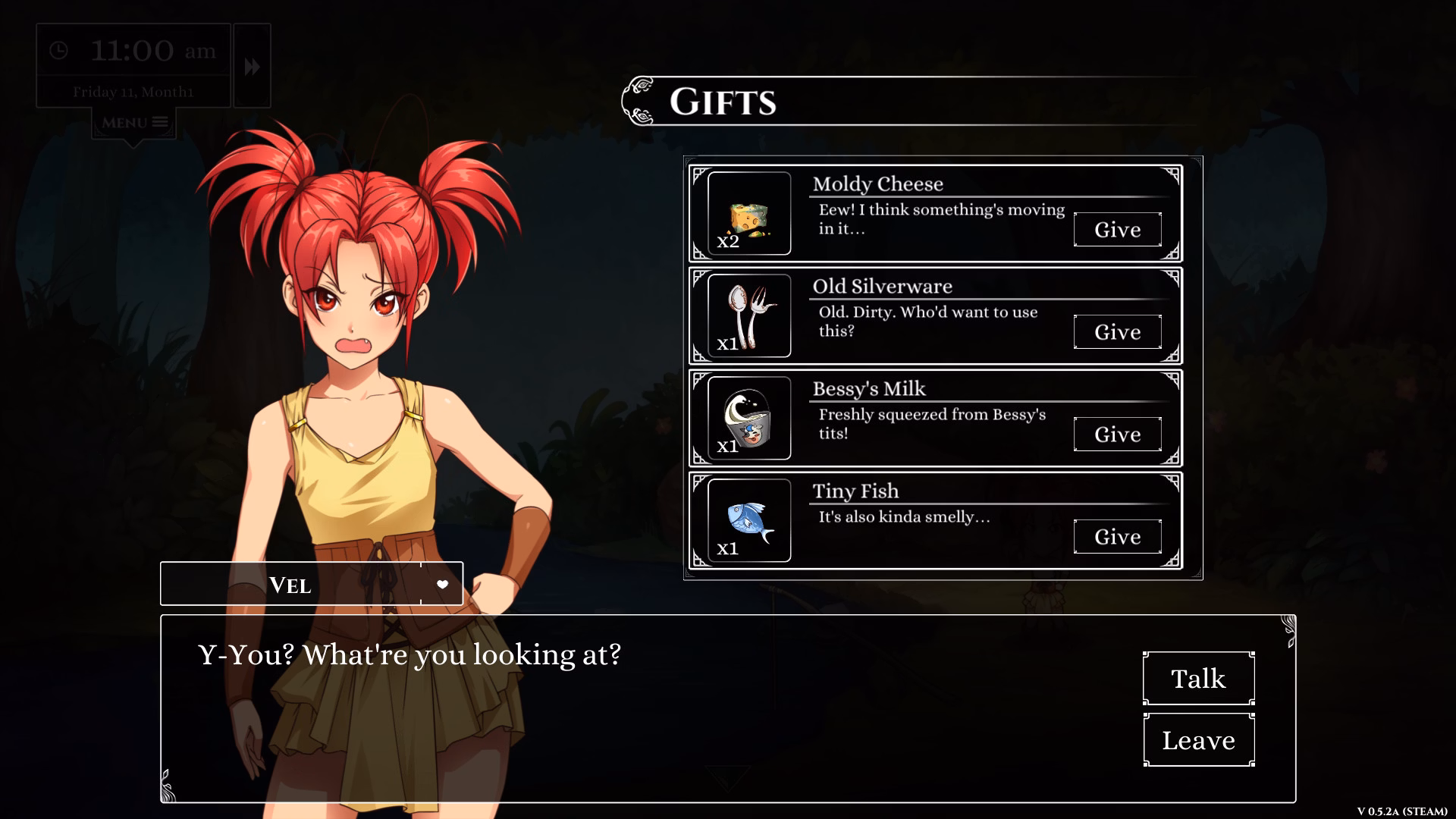Viewport: 1456px width, 819px height.
Task: Select the Tiny Fish item icon
Action: point(749,520)
